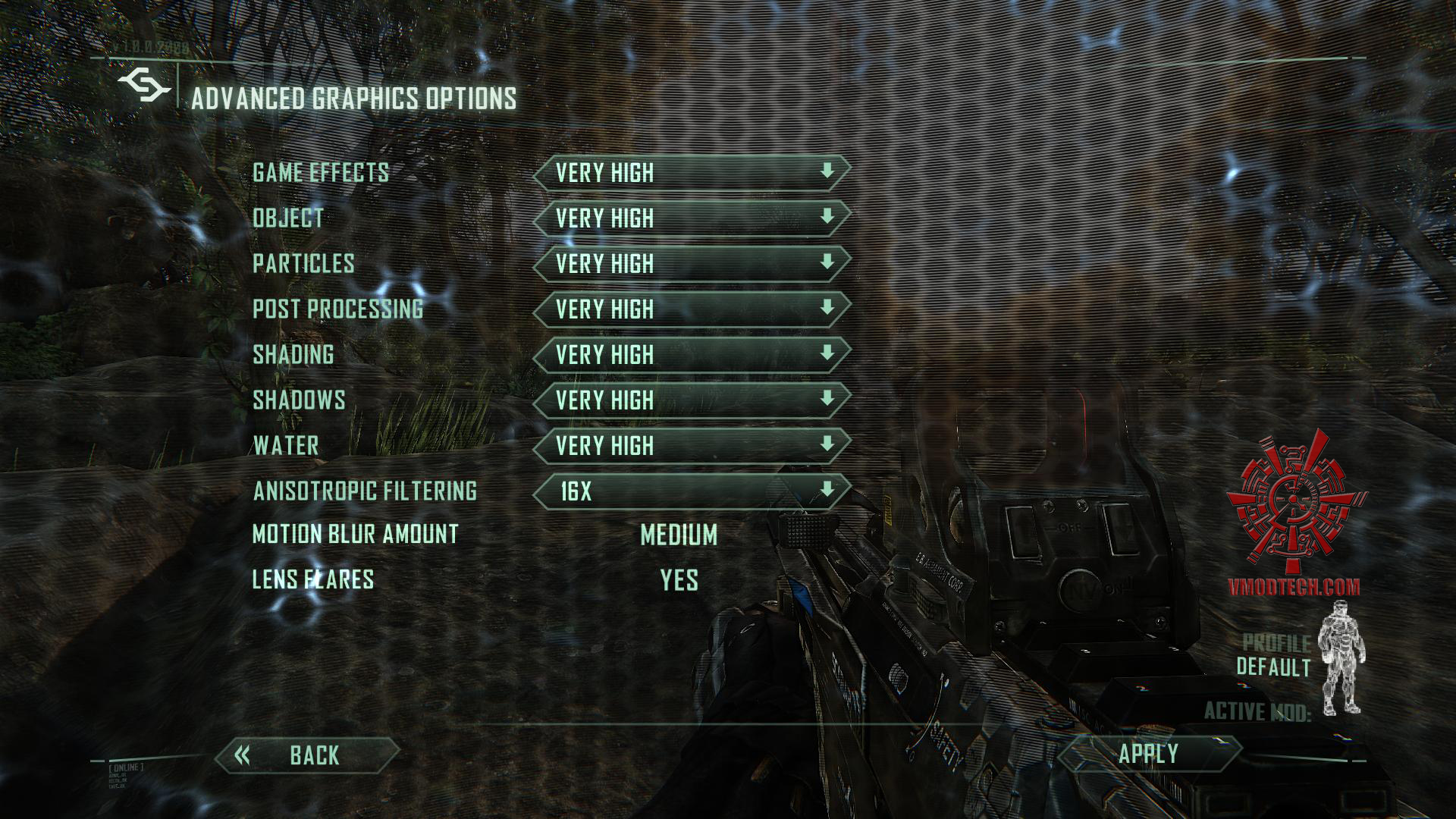Open the Game Effects quality dropdown
This screenshot has height=819, width=1456.
(691, 172)
